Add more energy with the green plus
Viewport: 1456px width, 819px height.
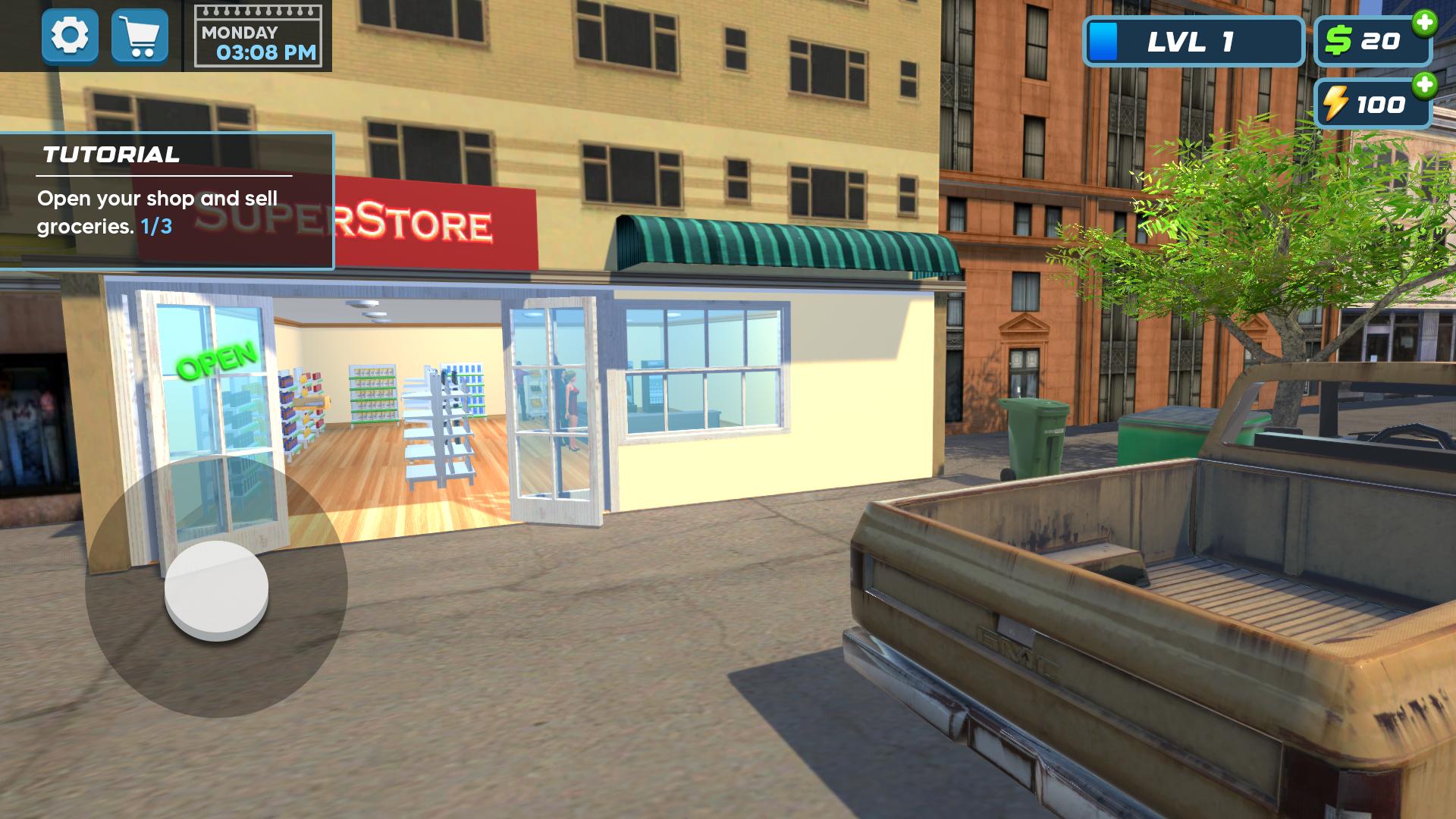coord(1424,84)
